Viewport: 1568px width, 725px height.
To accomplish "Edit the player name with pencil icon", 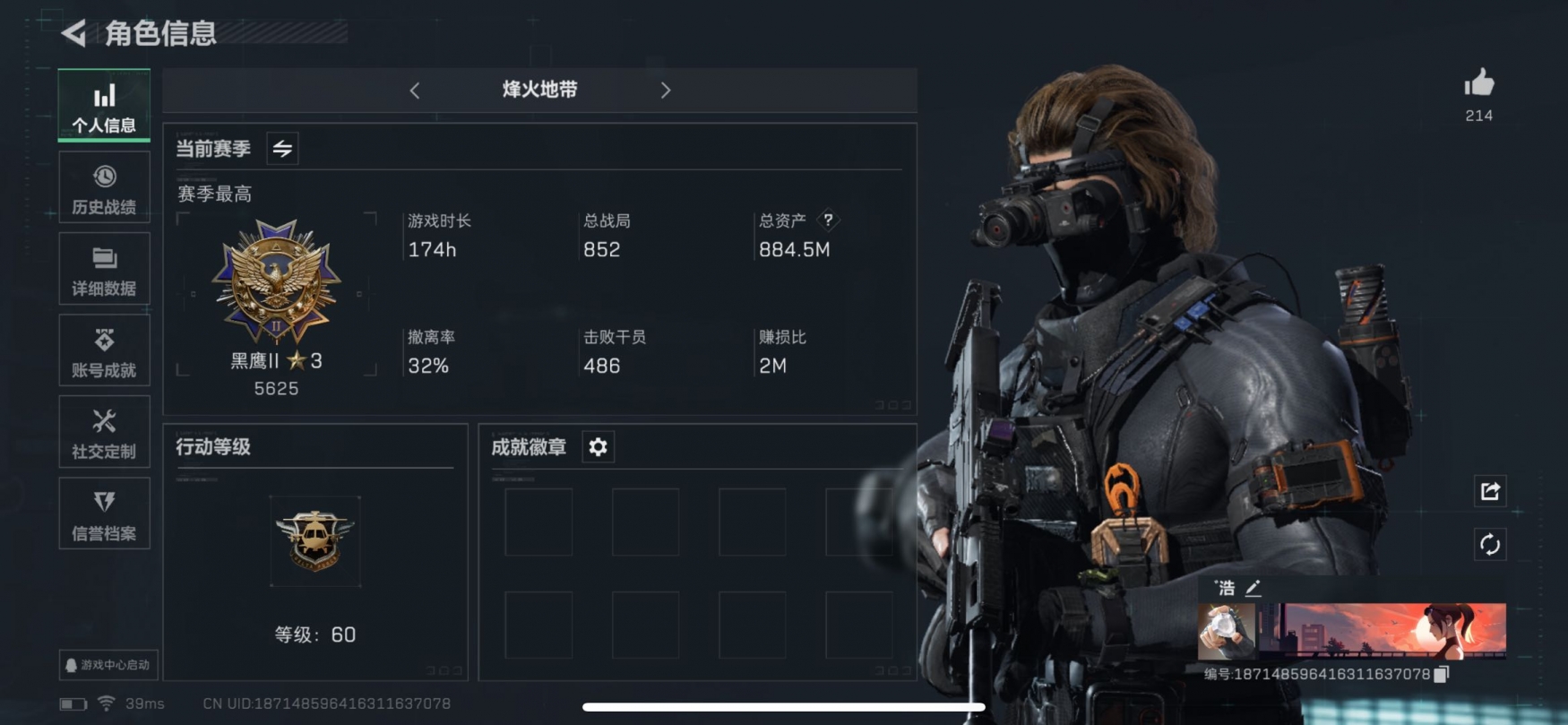I will pyautogui.click(x=1254, y=588).
